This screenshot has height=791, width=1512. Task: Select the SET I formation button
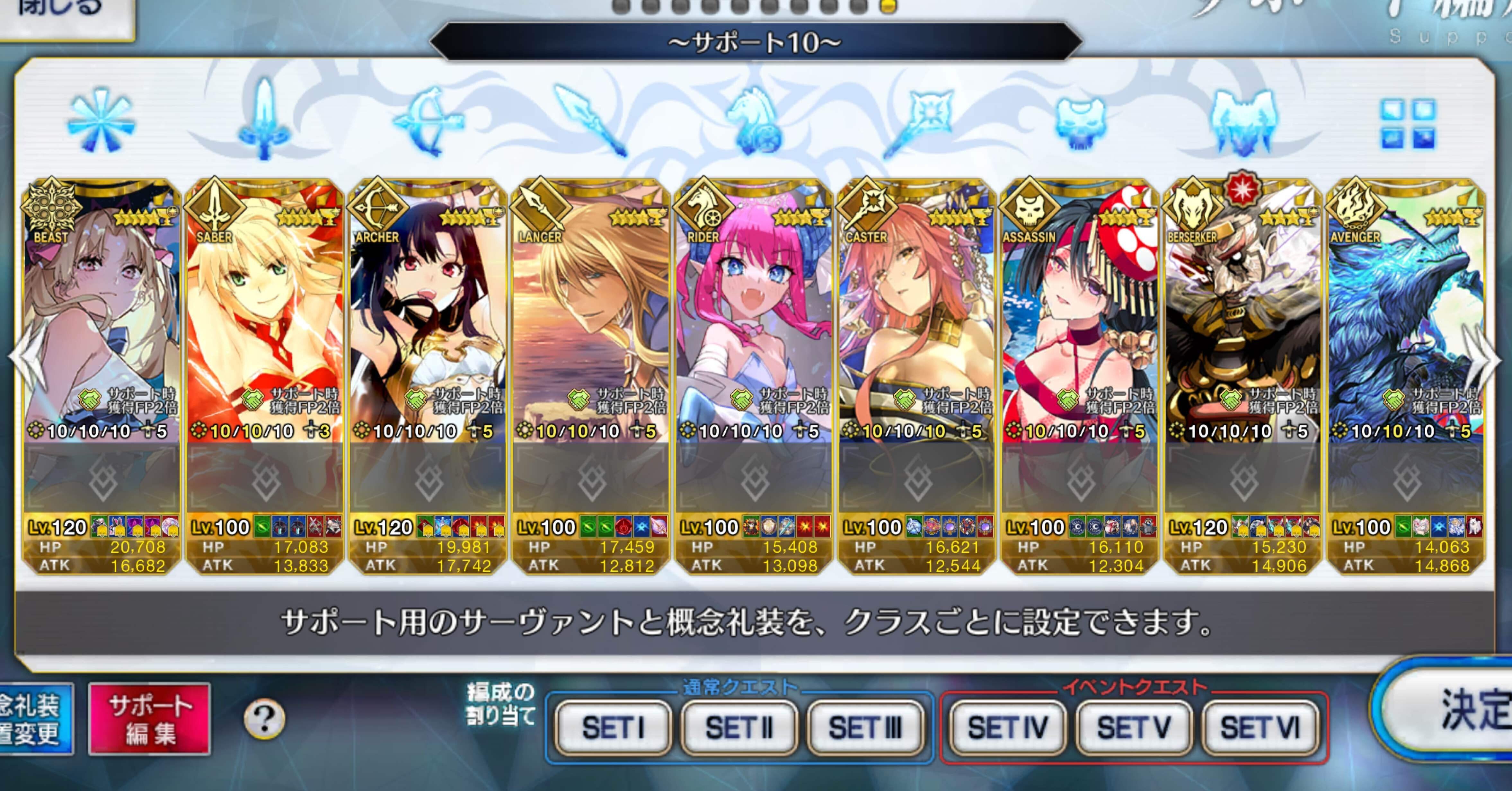tap(613, 726)
